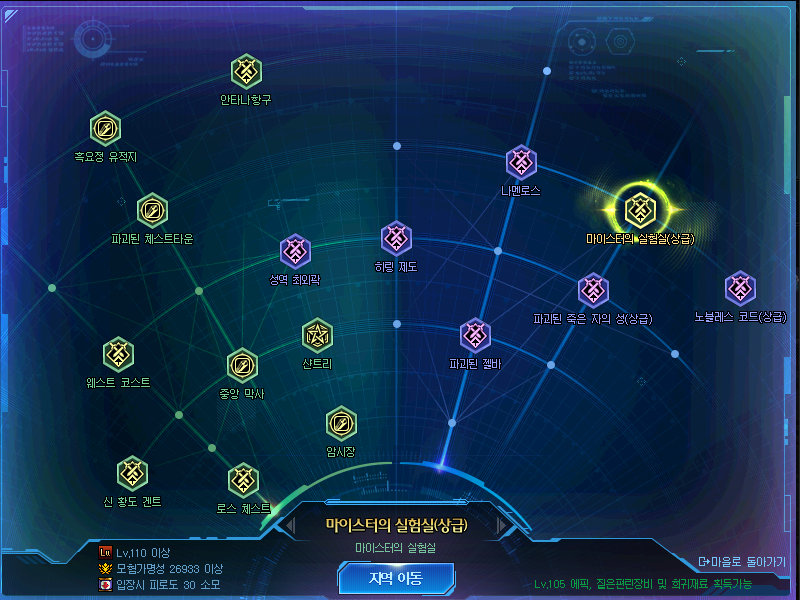Pick the 로스 체스트 marker
The height and width of the screenshot is (600, 800).
pos(243,479)
